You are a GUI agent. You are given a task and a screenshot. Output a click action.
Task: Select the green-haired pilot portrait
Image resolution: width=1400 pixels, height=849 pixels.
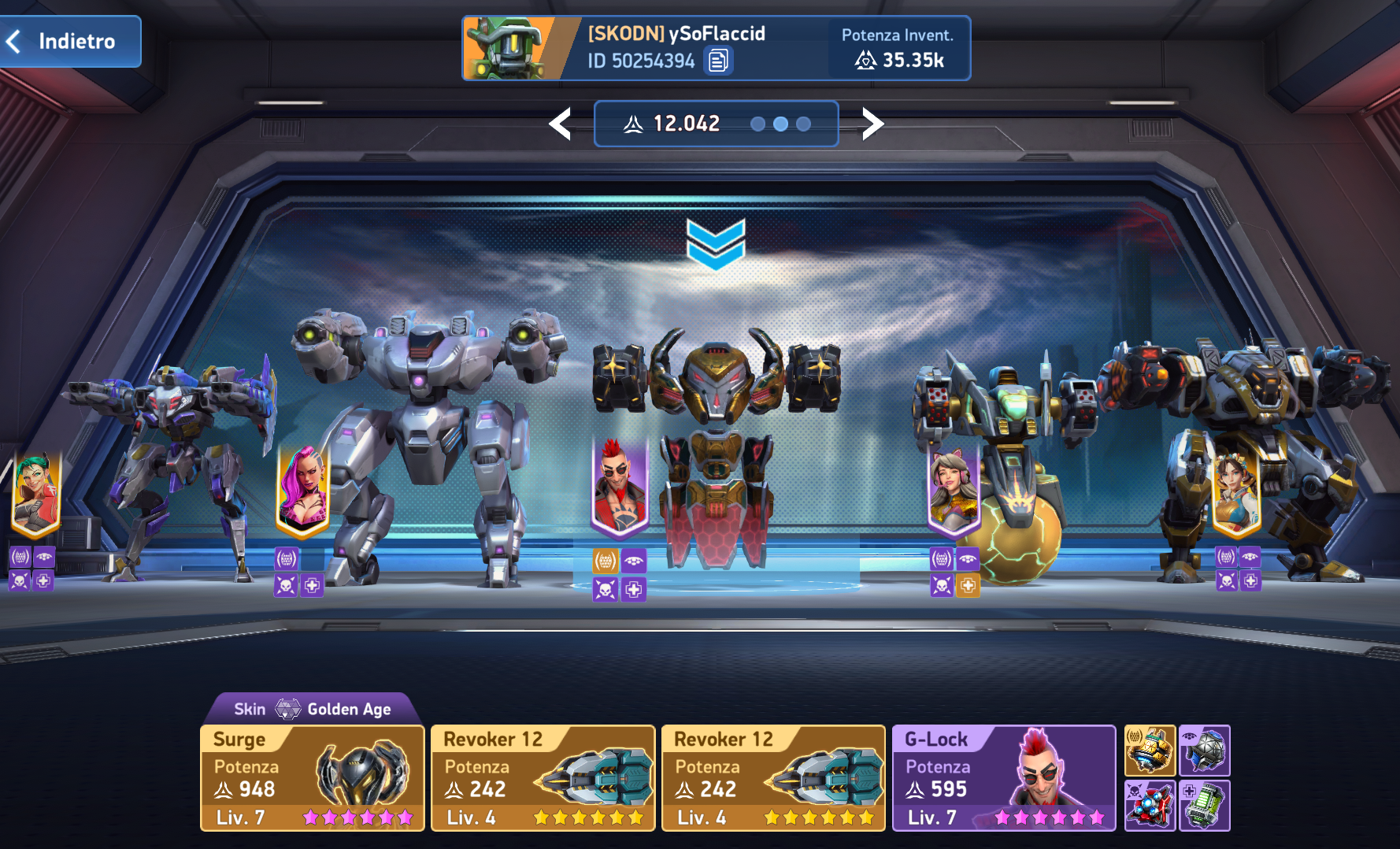(x=36, y=493)
